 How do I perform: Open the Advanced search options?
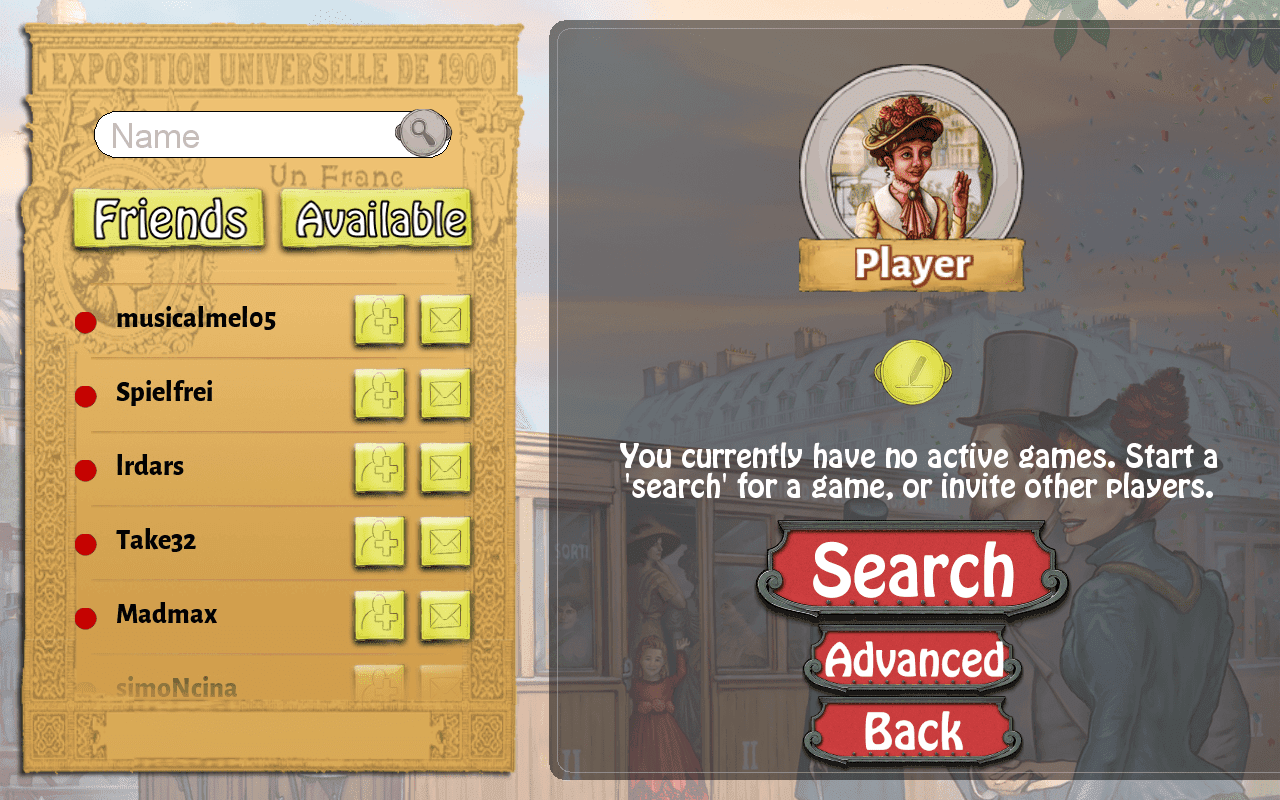point(911,660)
